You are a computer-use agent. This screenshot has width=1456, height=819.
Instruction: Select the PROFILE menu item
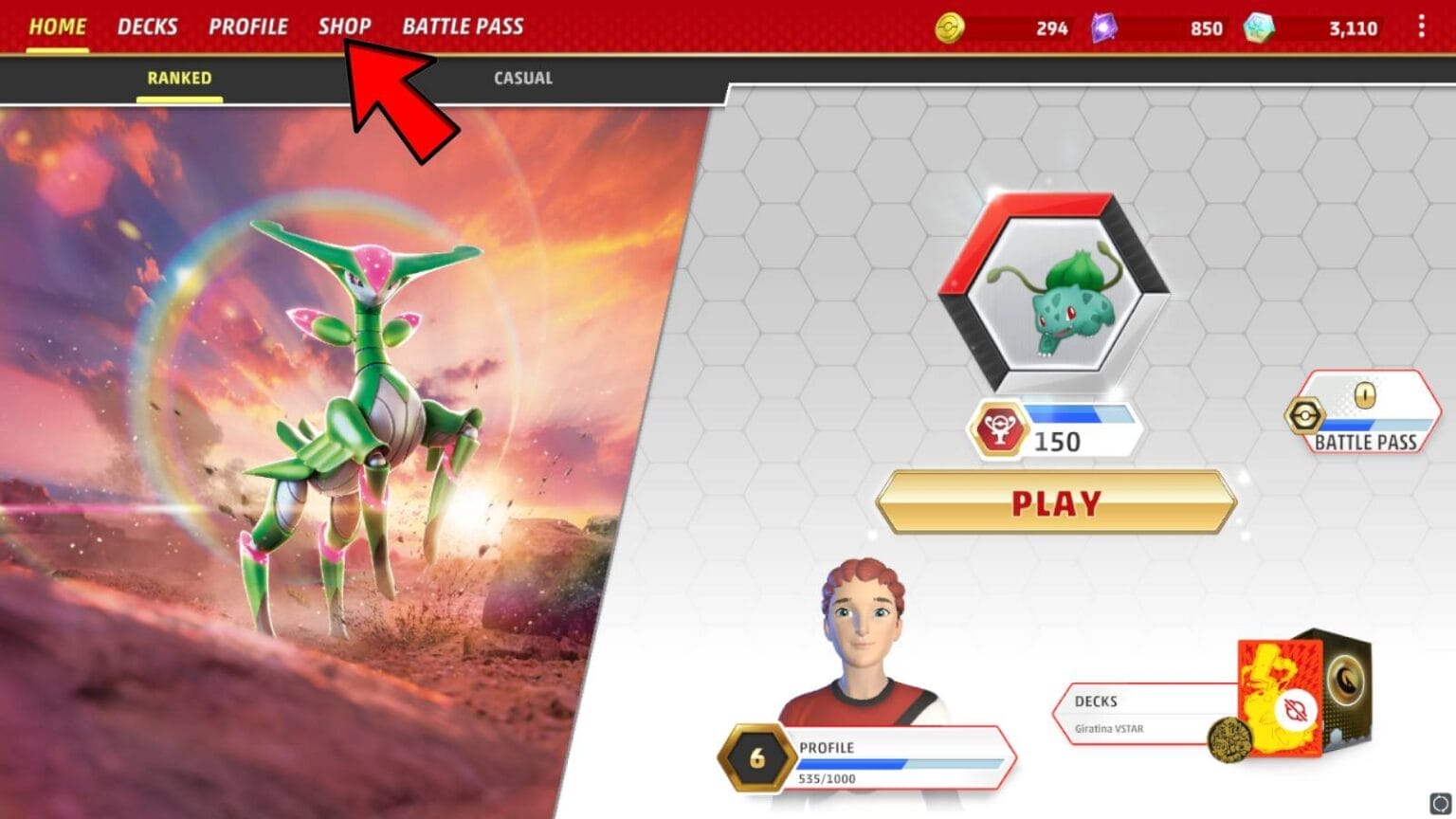point(249,27)
